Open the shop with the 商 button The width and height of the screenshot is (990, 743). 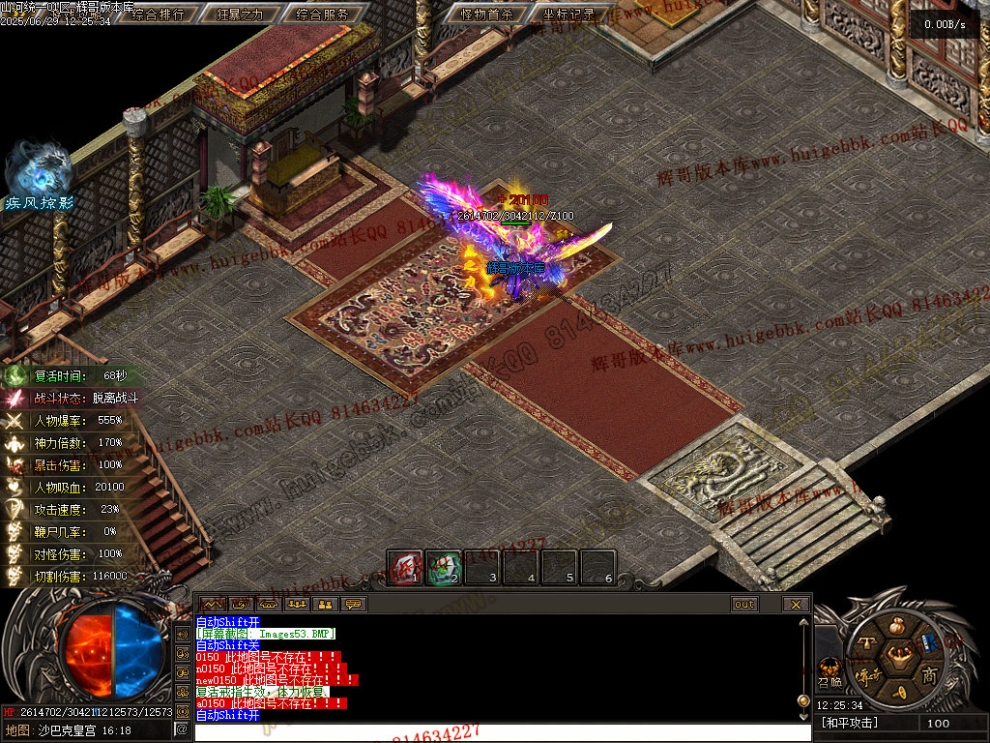click(x=929, y=673)
